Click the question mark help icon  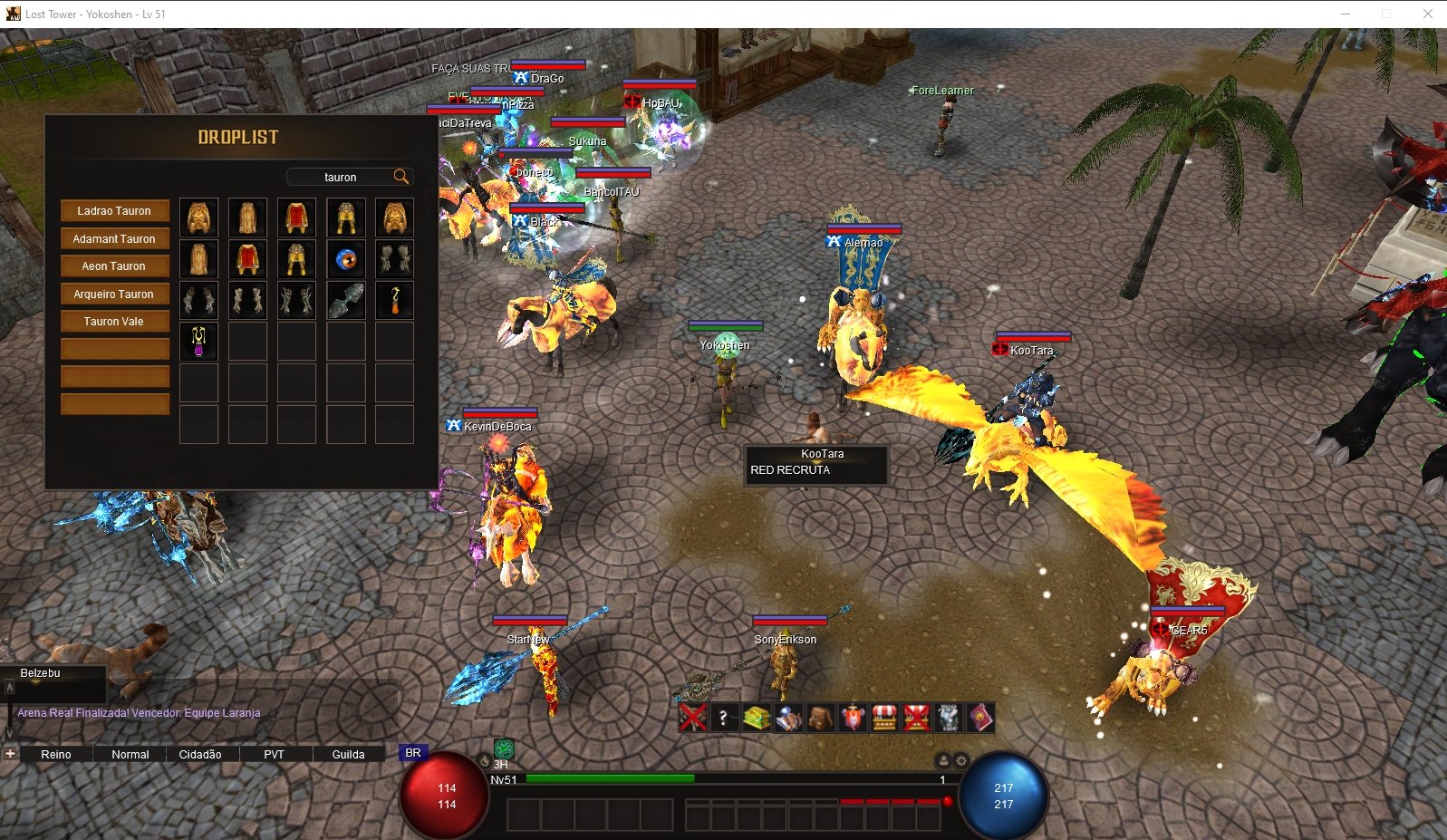tap(723, 719)
